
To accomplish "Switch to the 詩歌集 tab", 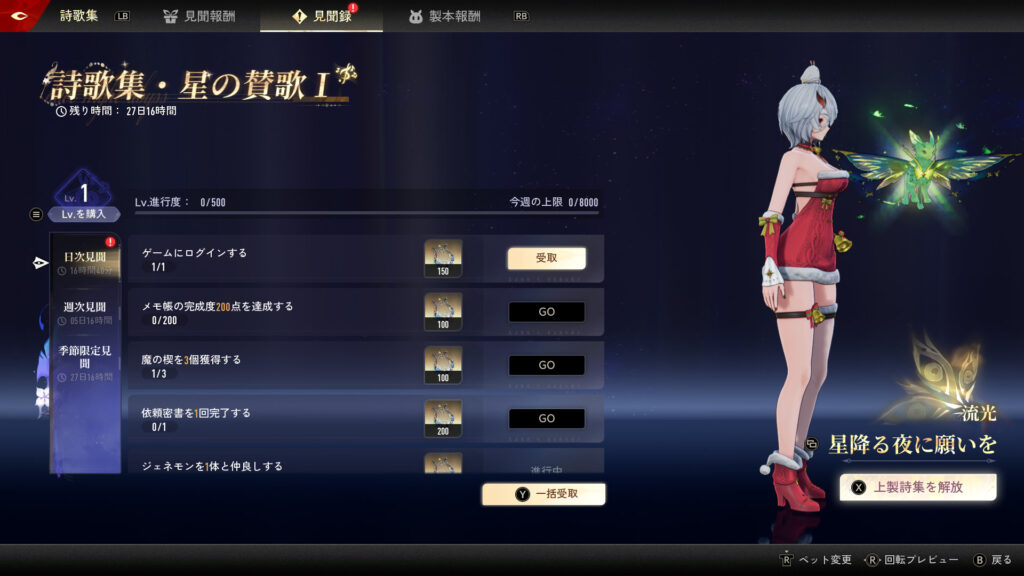I will coord(79,16).
